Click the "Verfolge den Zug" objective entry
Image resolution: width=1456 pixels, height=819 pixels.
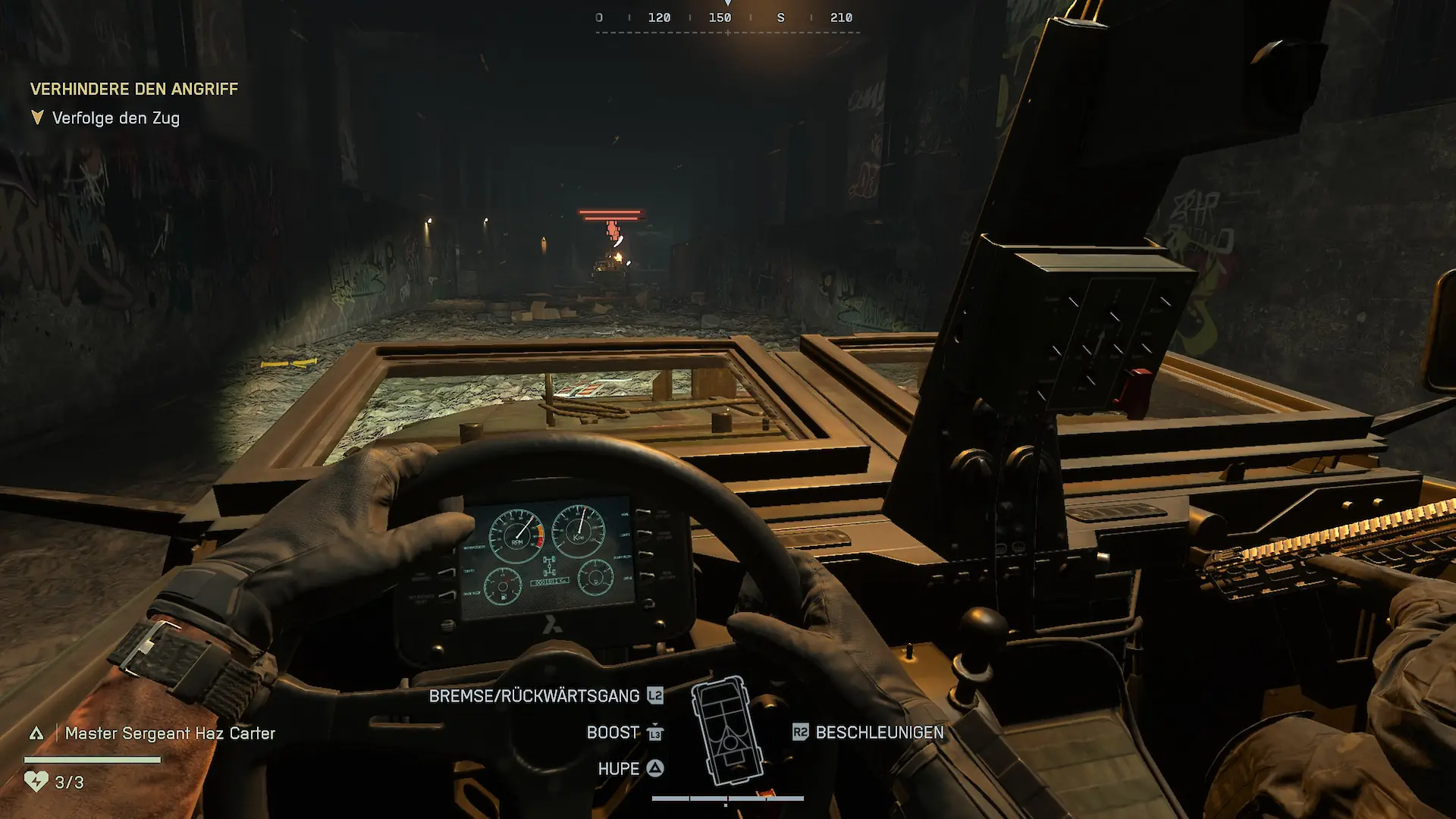pos(115,118)
